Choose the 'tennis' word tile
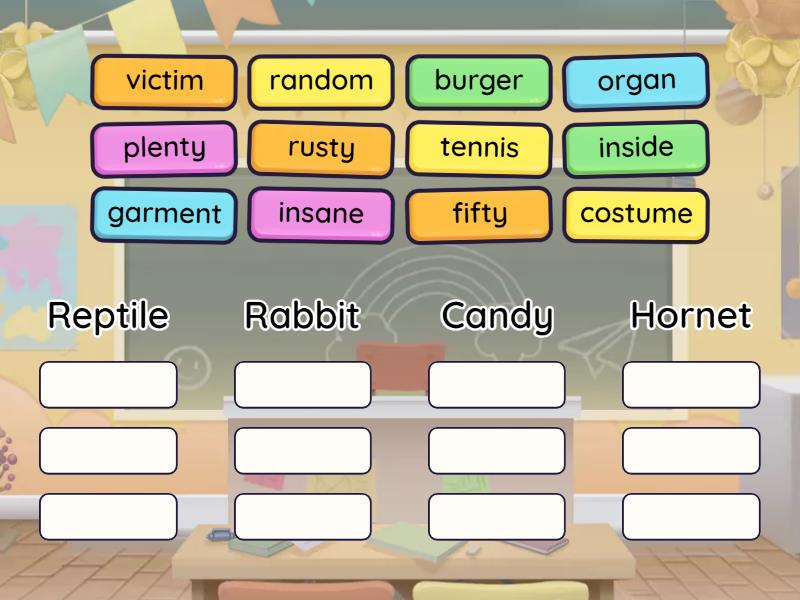 (479, 148)
